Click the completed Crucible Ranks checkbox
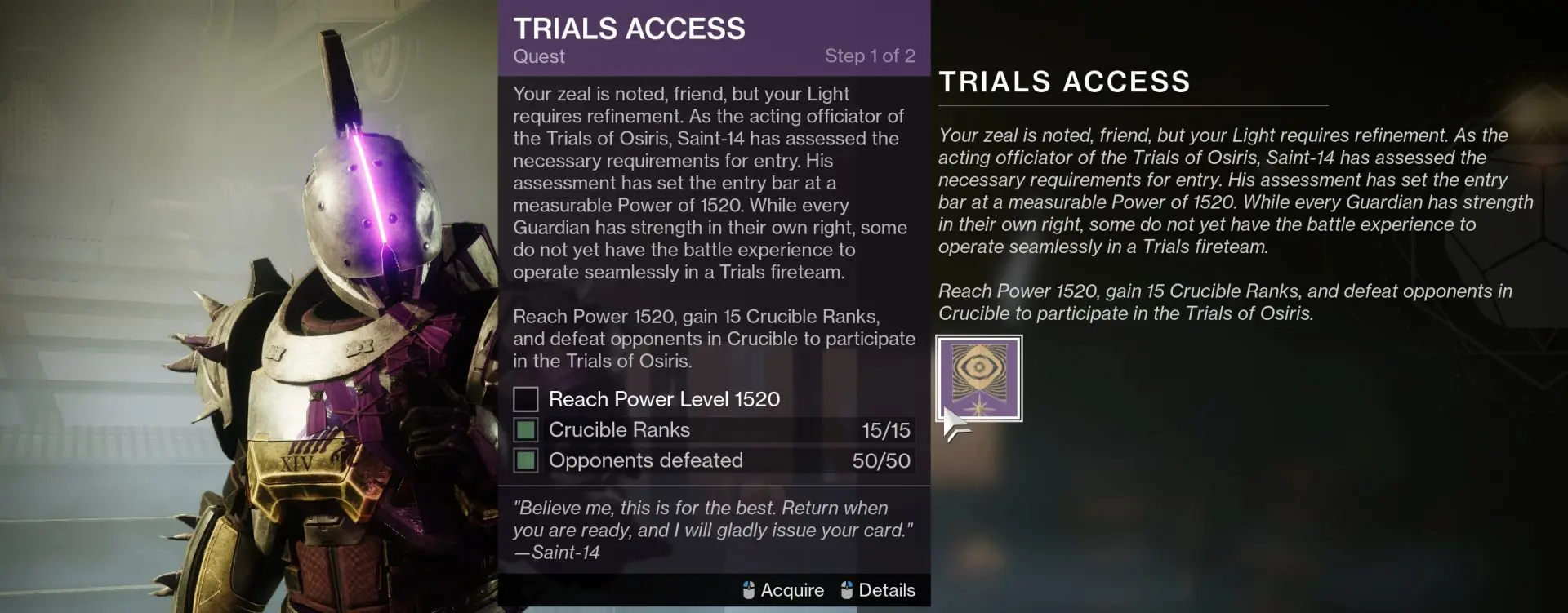 526,430
